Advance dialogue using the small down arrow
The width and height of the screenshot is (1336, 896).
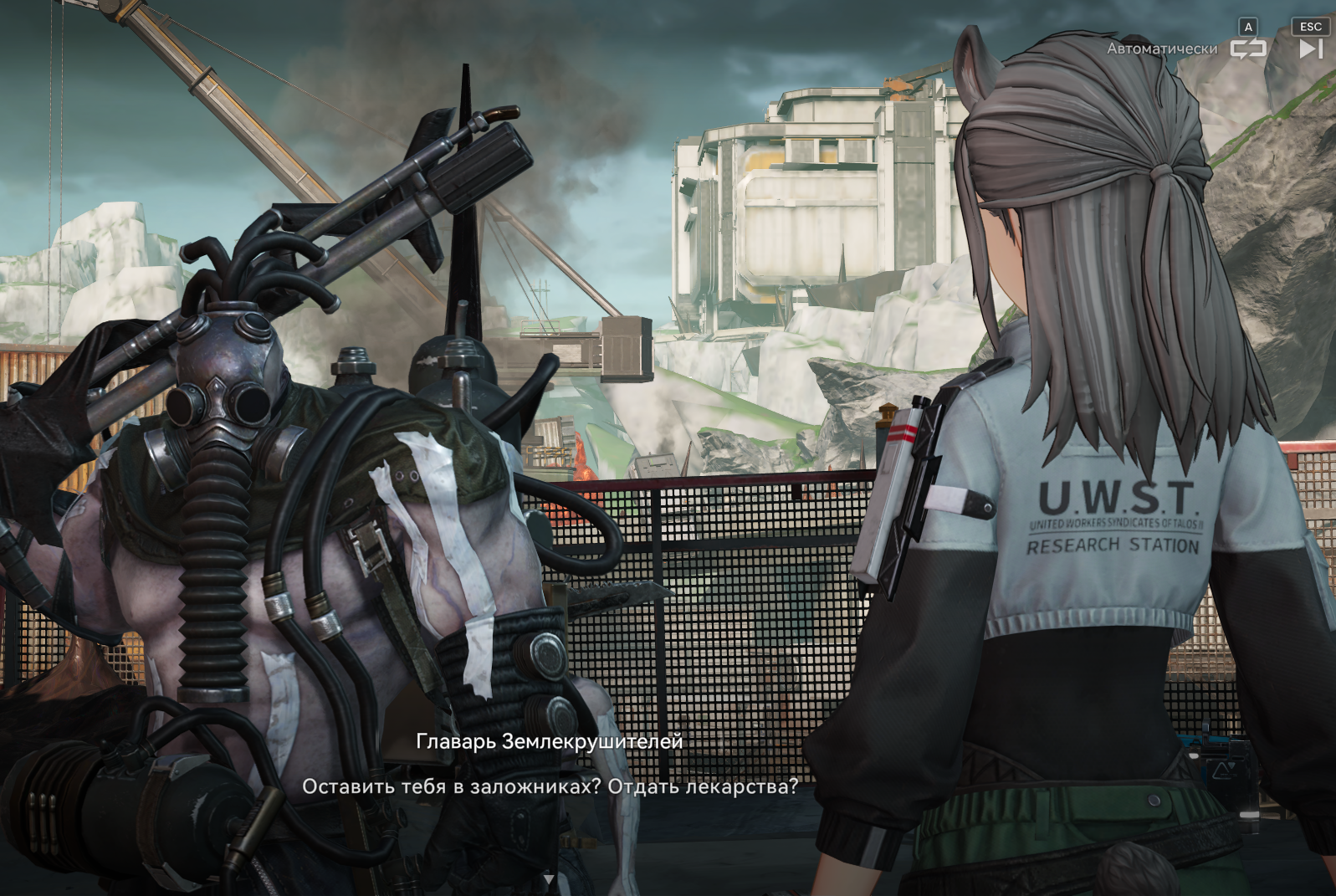coord(549,879)
